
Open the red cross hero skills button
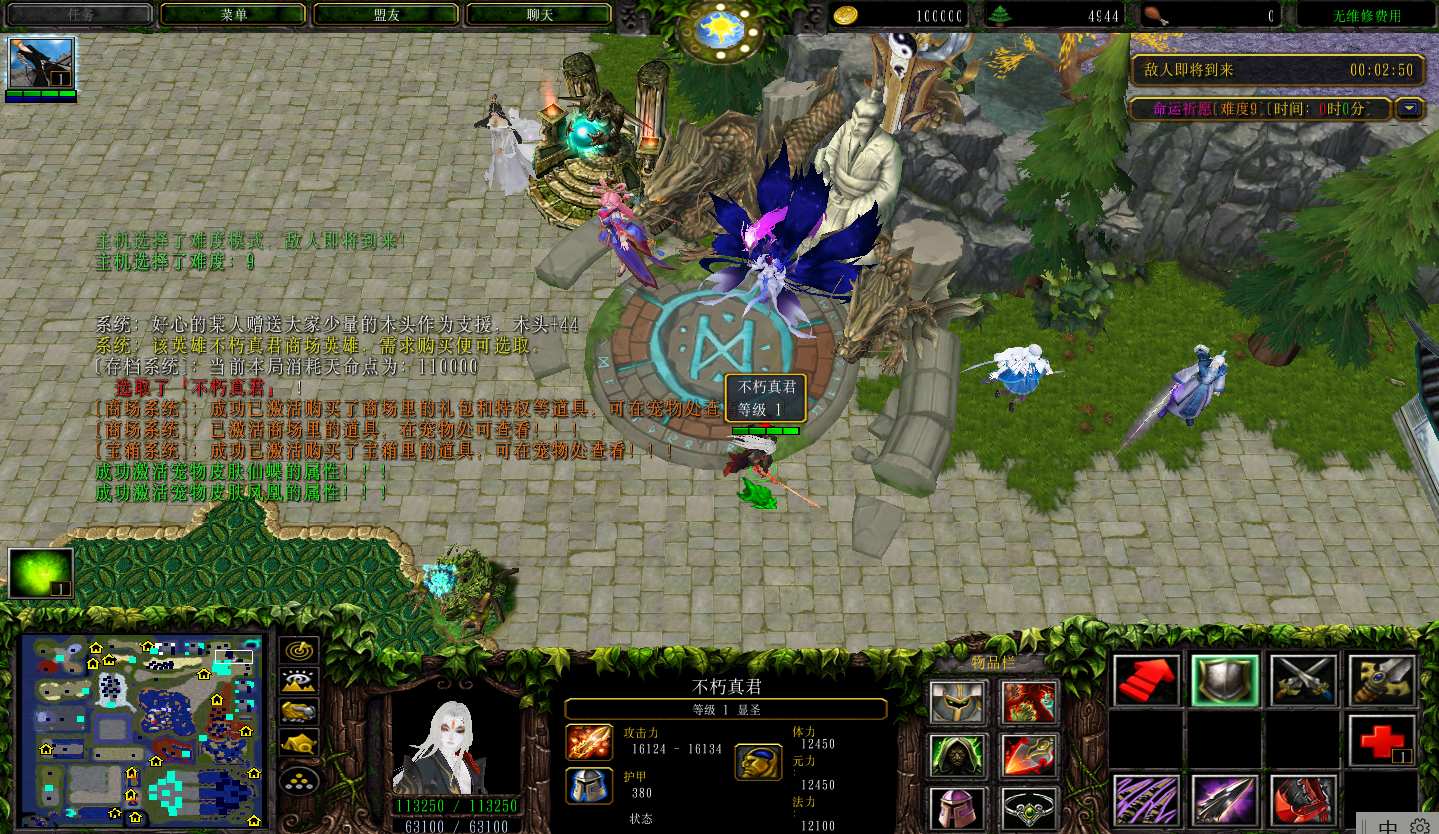coord(1381,741)
